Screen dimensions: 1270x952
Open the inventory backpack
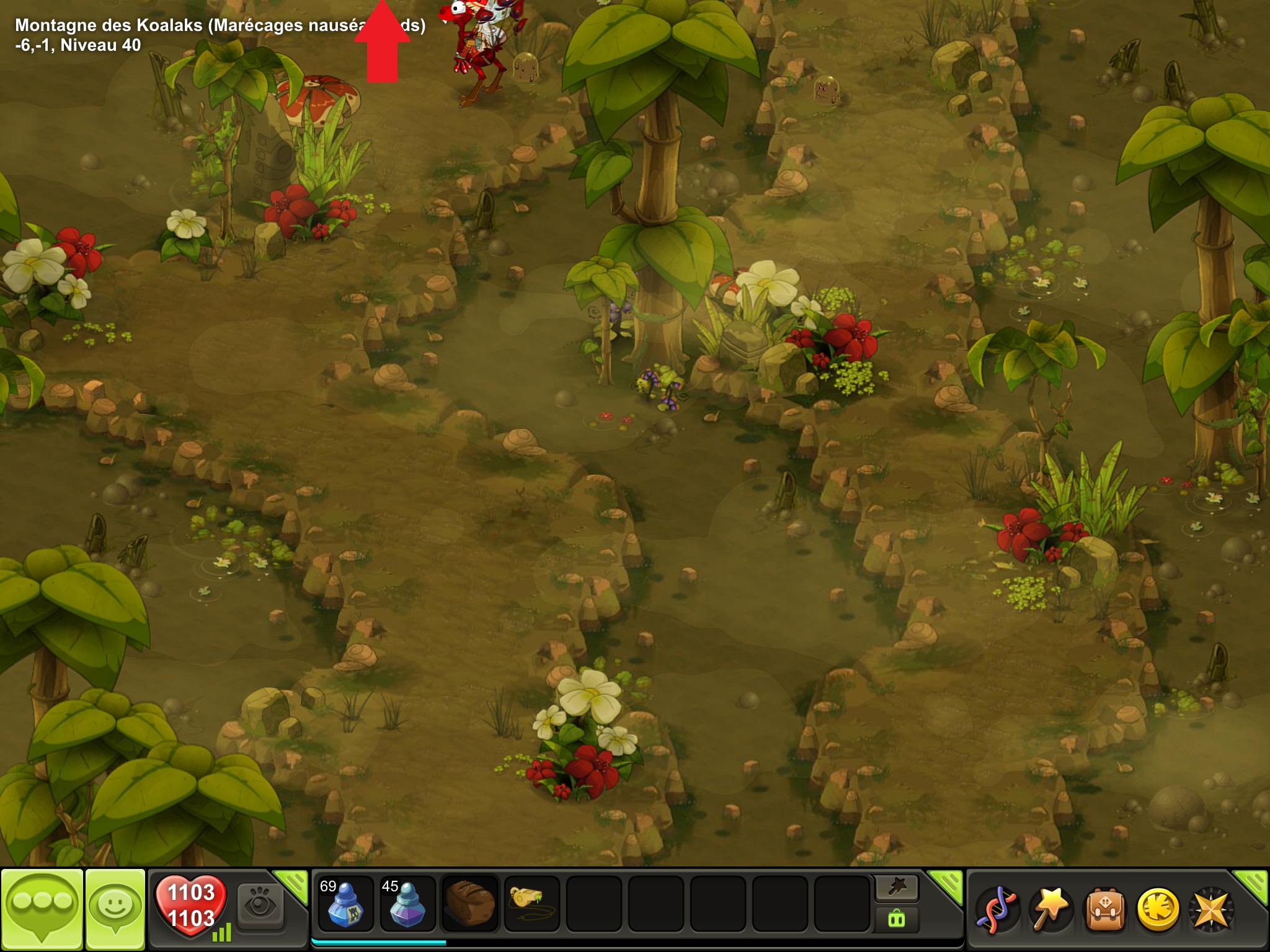1104,909
